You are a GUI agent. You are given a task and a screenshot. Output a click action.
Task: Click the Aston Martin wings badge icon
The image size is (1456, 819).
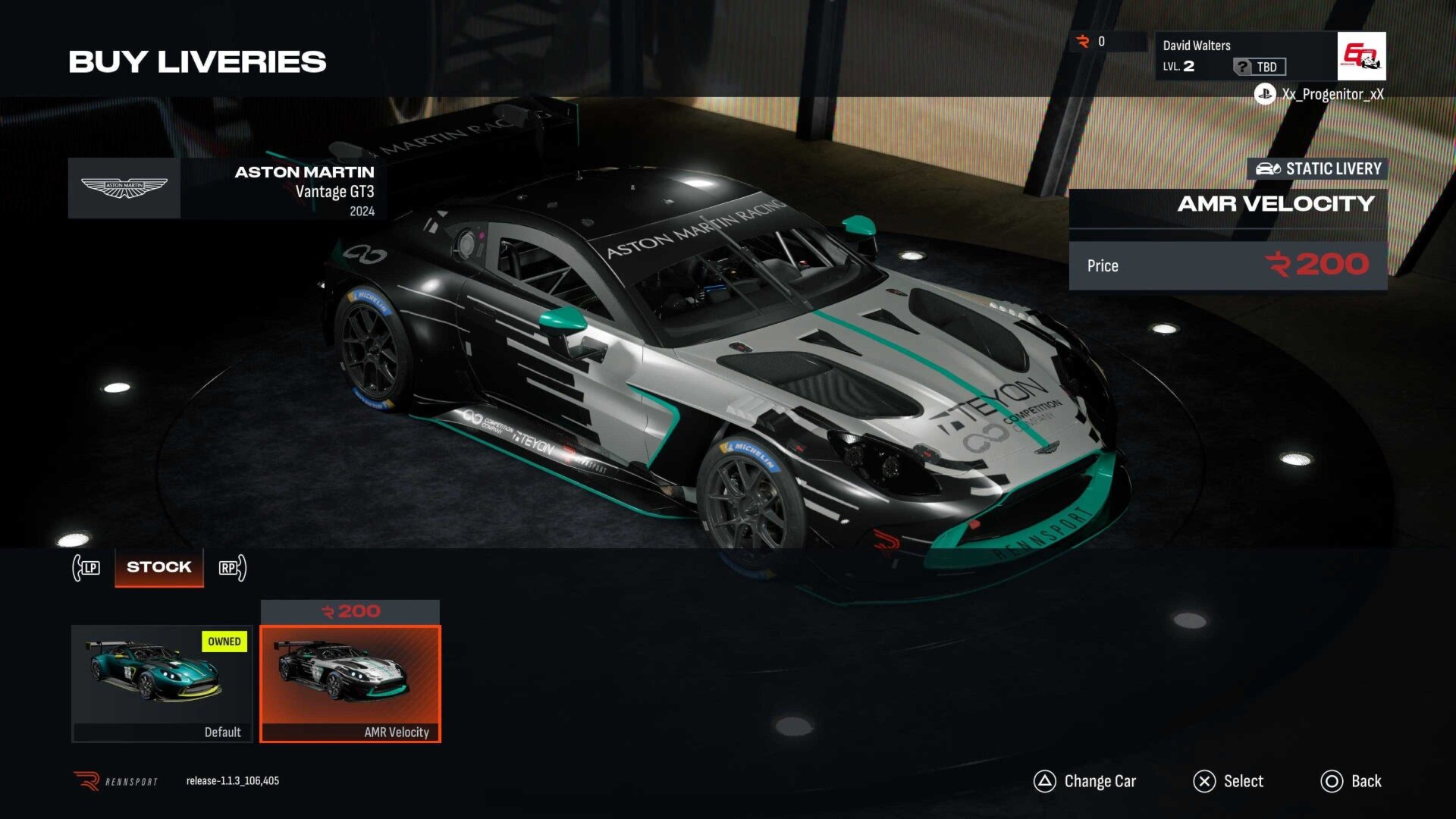124,187
